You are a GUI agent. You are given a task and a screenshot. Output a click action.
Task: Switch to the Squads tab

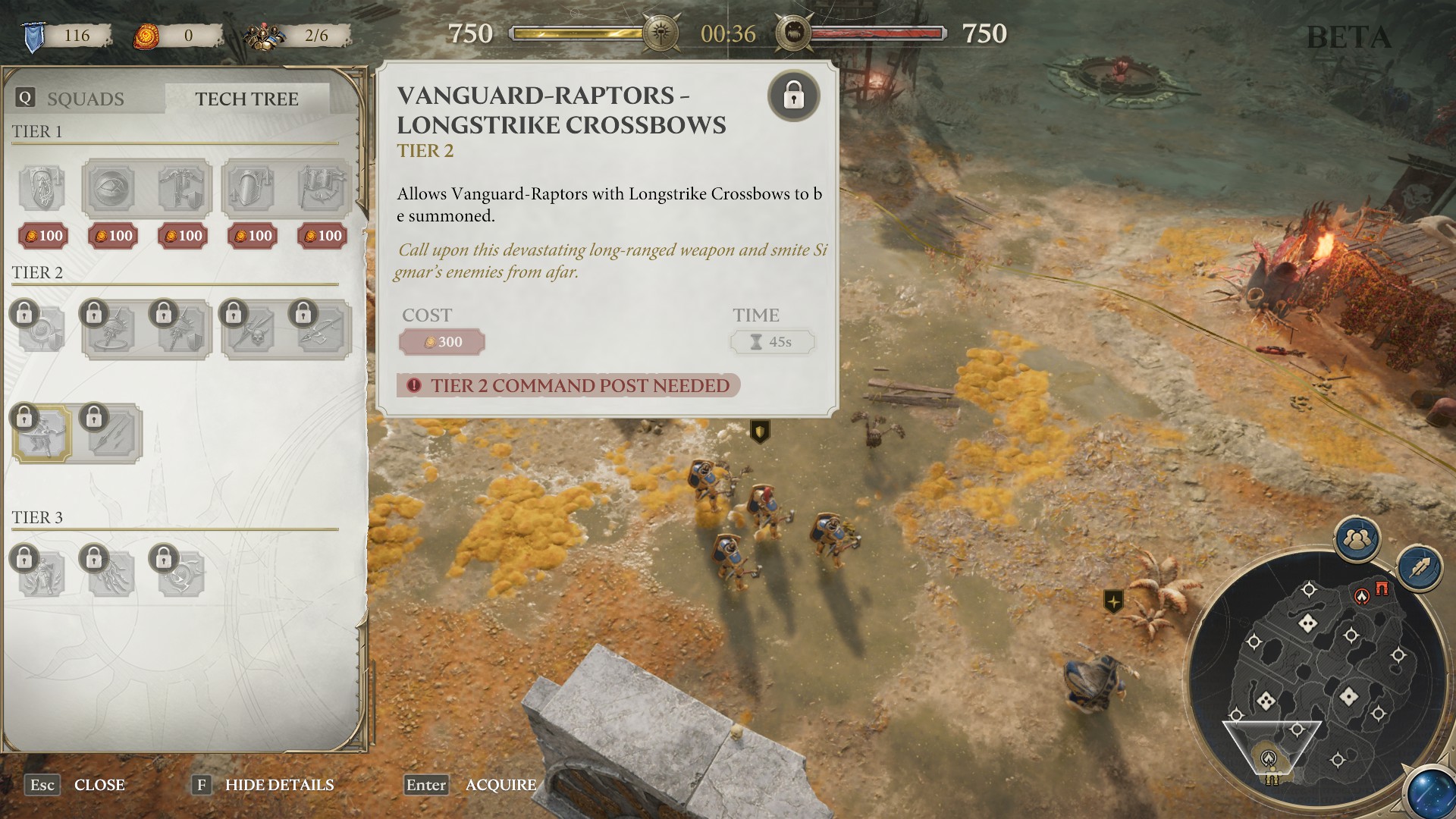[x=85, y=99]
